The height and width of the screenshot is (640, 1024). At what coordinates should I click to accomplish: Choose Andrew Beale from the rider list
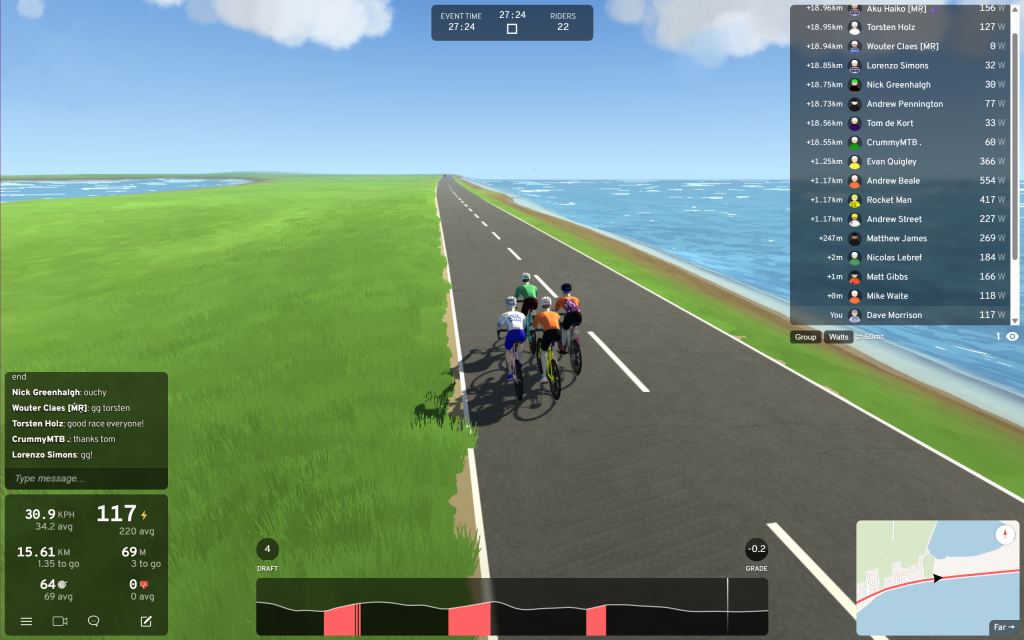(x=900, y=181)
